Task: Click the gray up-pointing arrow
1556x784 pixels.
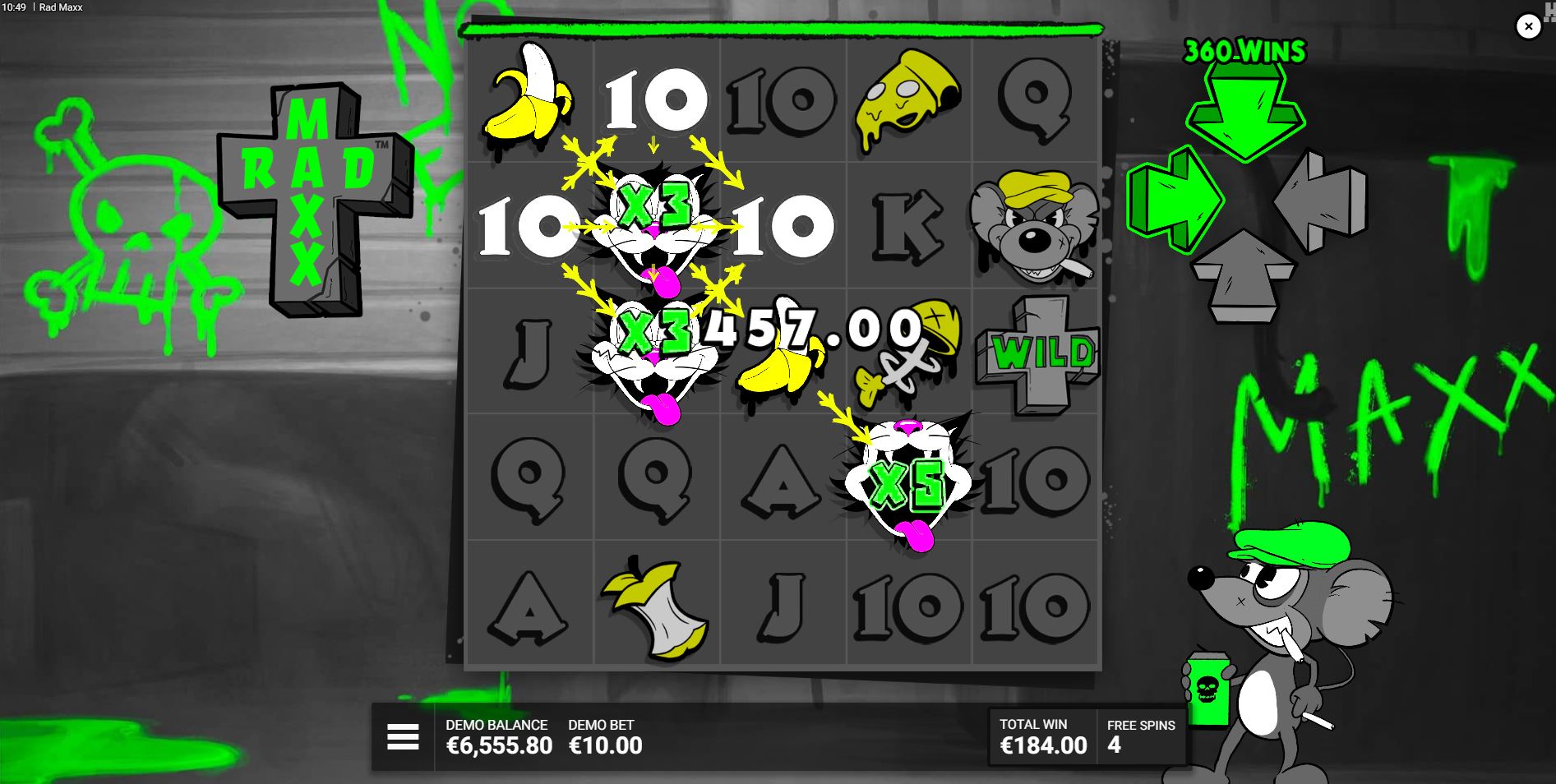Action: pyautogui.click(x=1245, y=271)
